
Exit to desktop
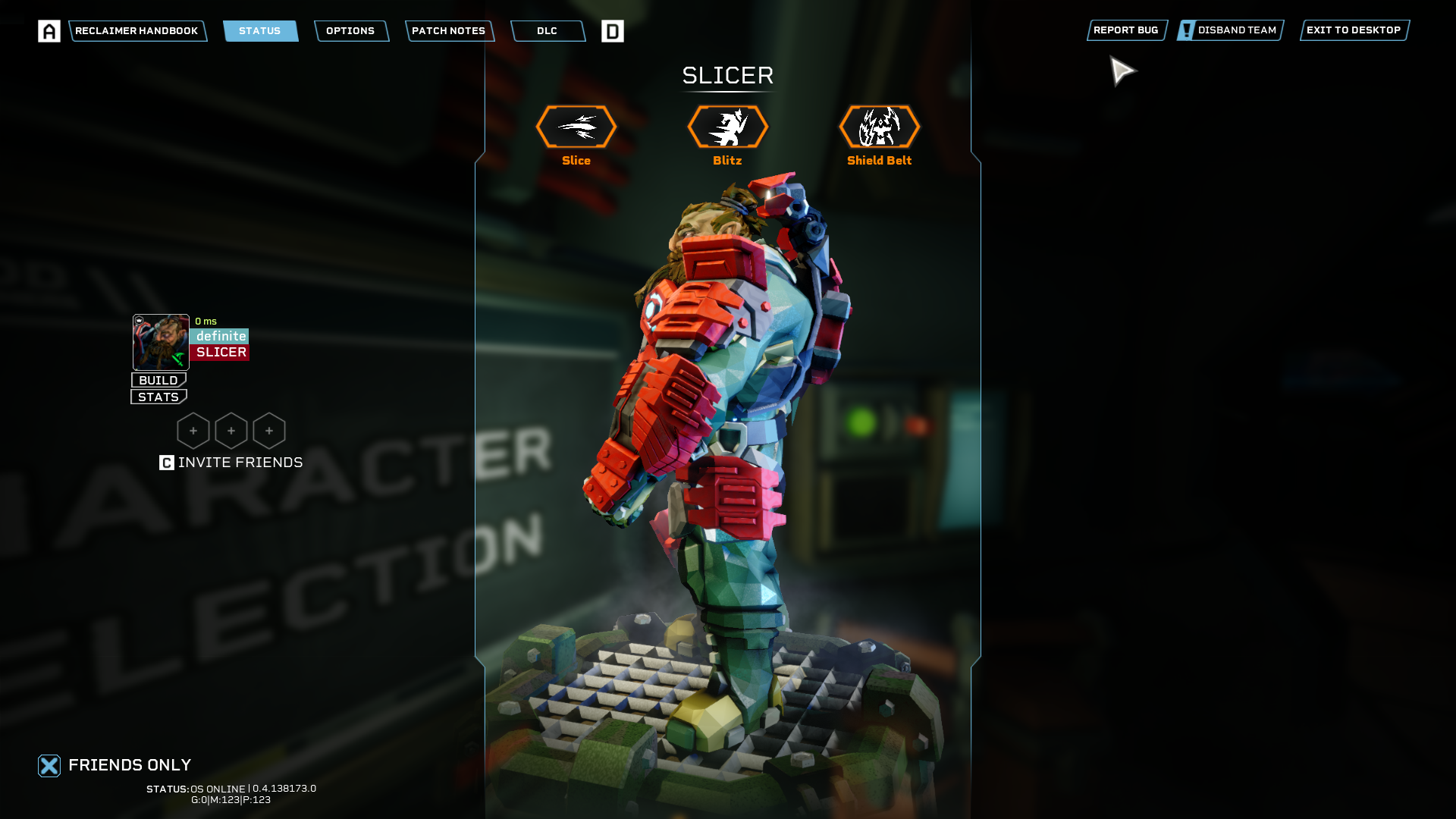(x=1354, y=30)
